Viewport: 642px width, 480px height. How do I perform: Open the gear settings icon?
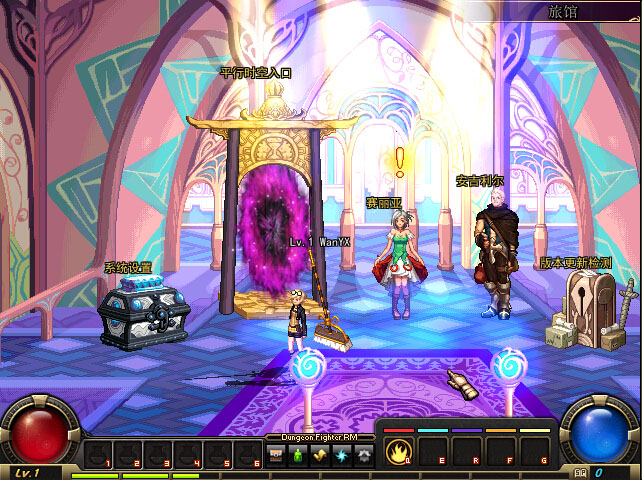(x=364, y=455)
